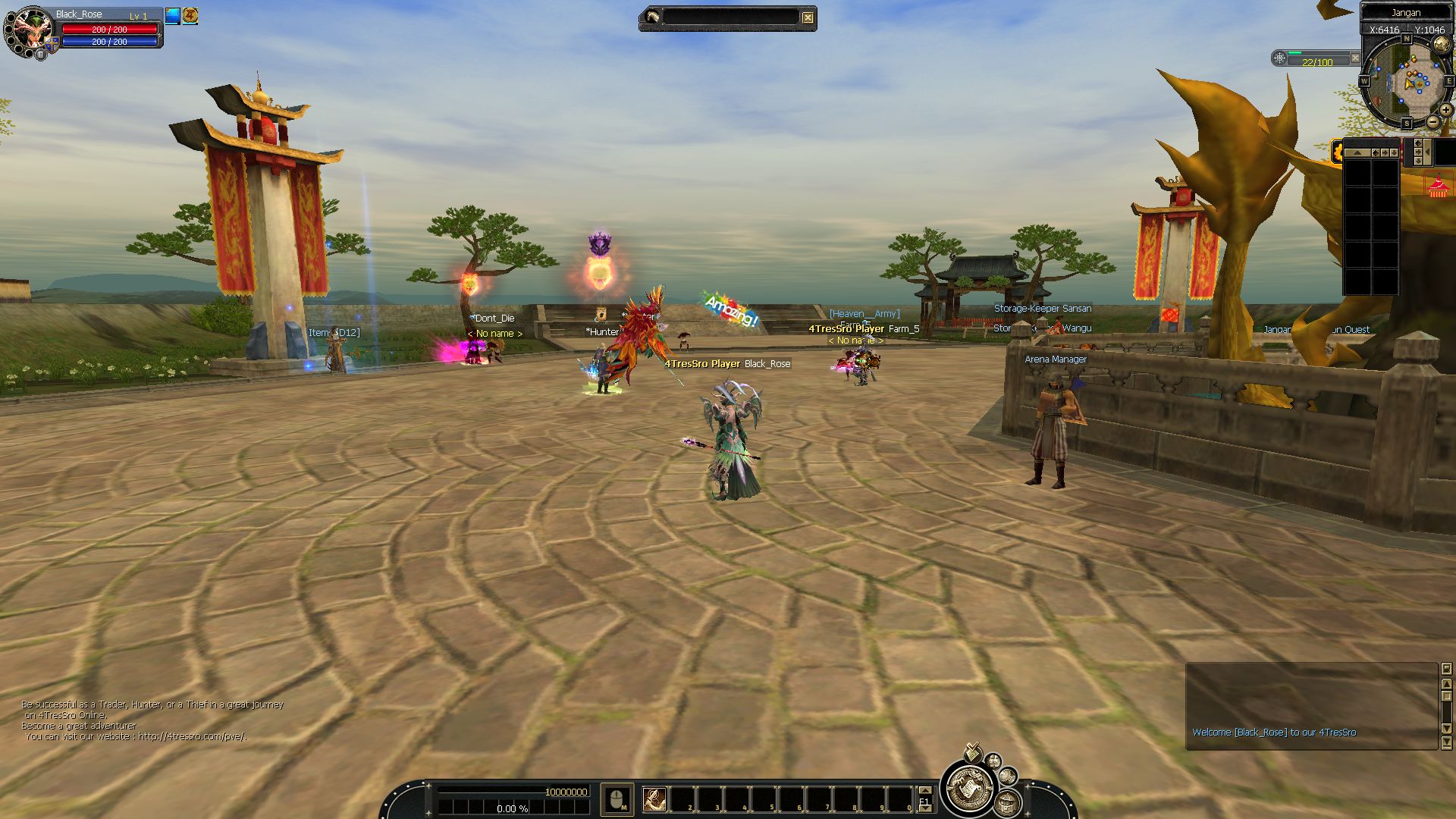The image size is (1456, 819).
Task: Click the orange gear icon beside the side panel
Action: tap(1337, 152)
